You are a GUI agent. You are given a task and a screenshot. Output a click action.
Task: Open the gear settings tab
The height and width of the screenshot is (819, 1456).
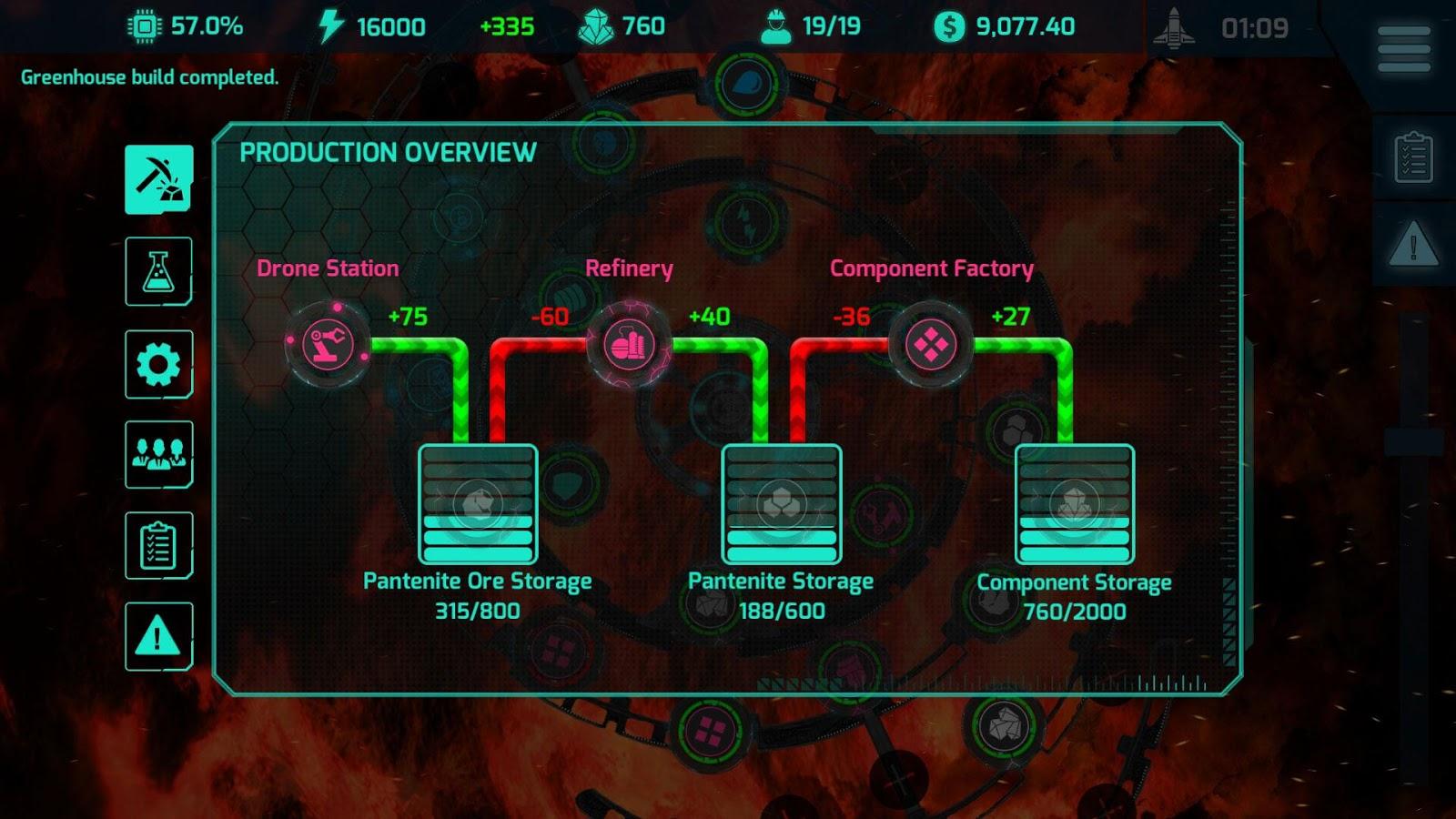pos(159,364)
